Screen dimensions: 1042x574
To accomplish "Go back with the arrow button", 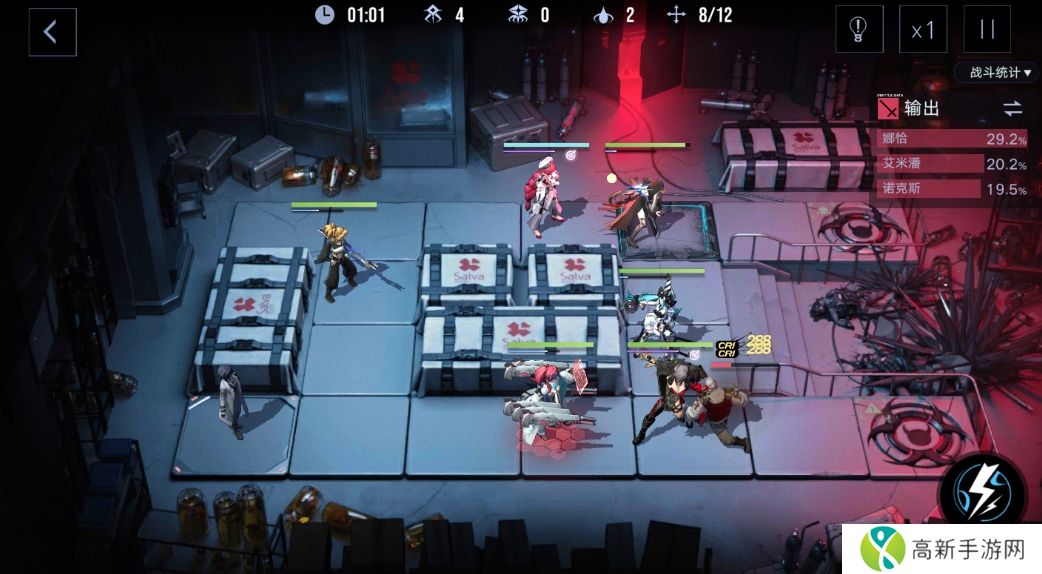I will pos(52,32).
